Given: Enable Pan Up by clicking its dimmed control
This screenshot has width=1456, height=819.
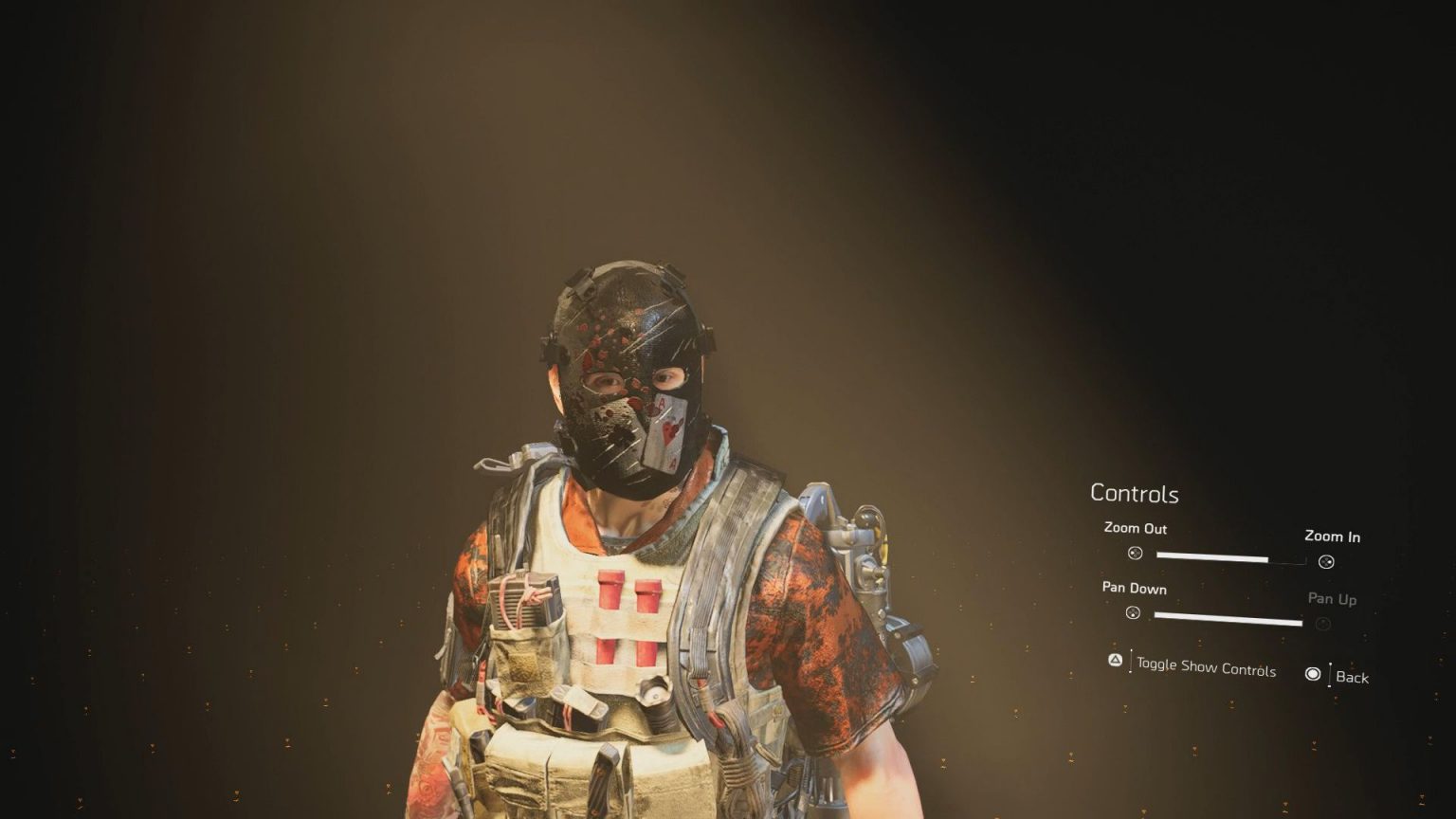Looking at the screenshot, I should tap(1321, 624).
